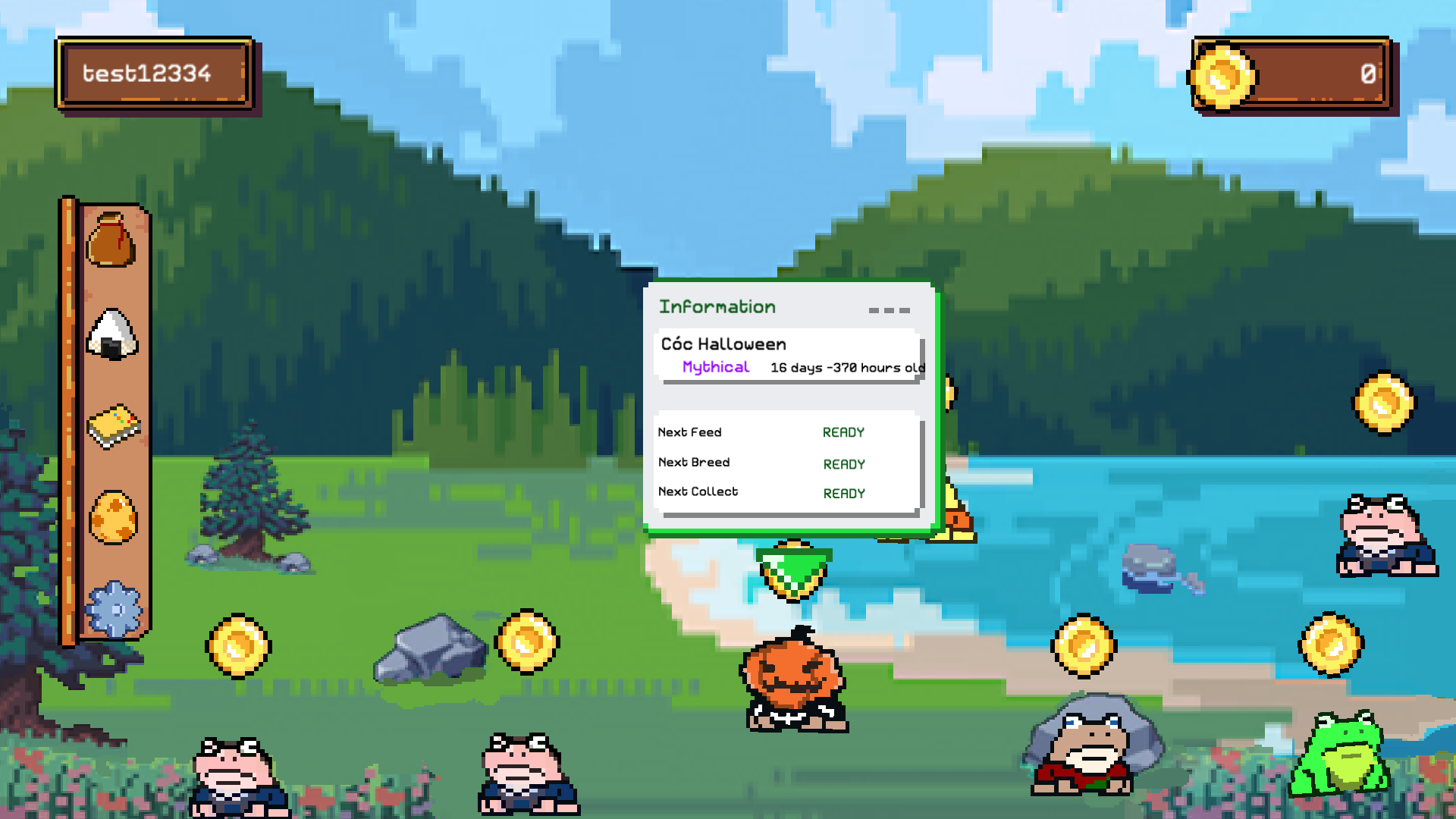Select the Mythical rarity label
The height and width of the screenshot is (819, 1456).
(715, 366)
